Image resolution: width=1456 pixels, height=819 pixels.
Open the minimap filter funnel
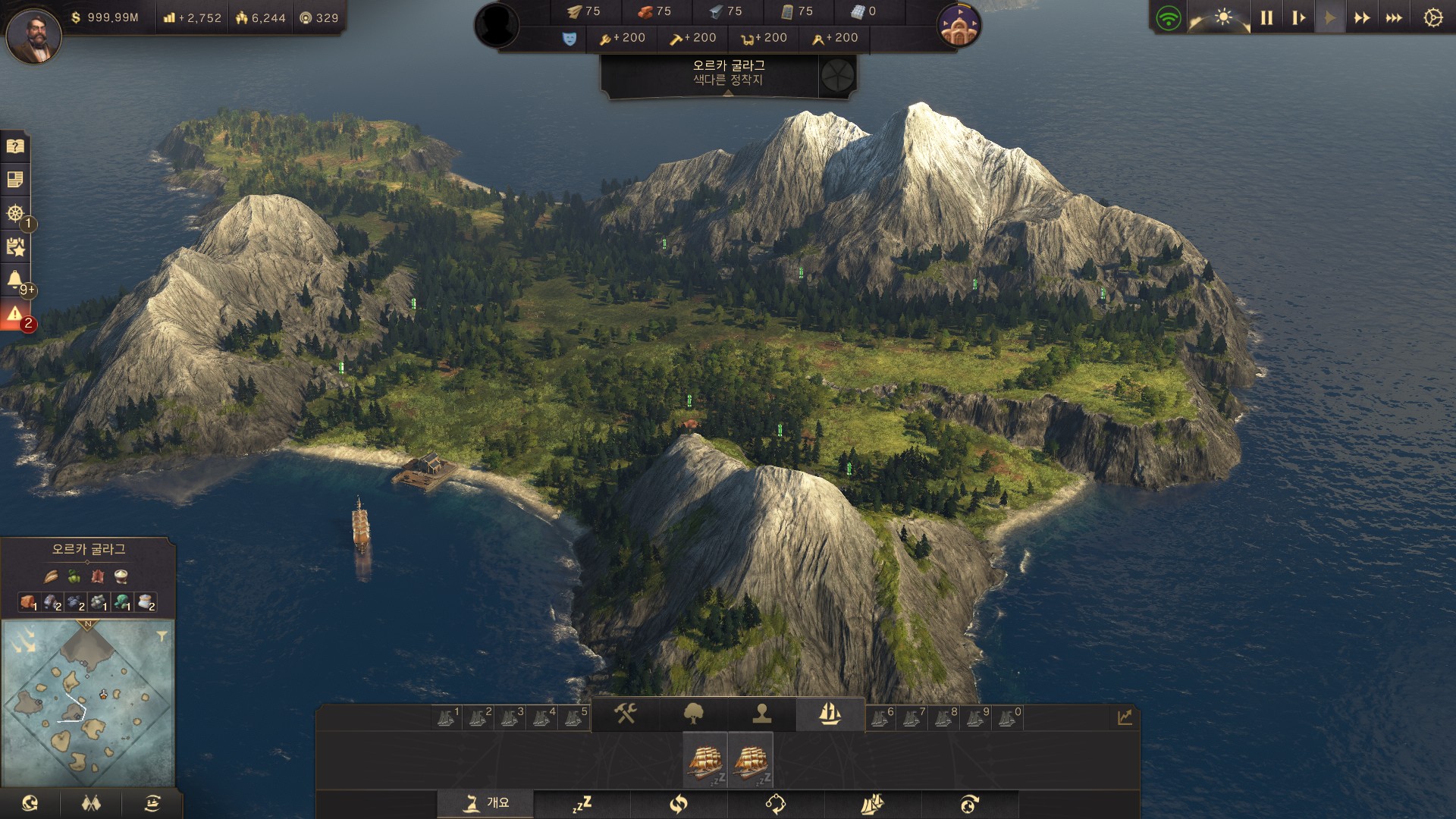(162, 636)
